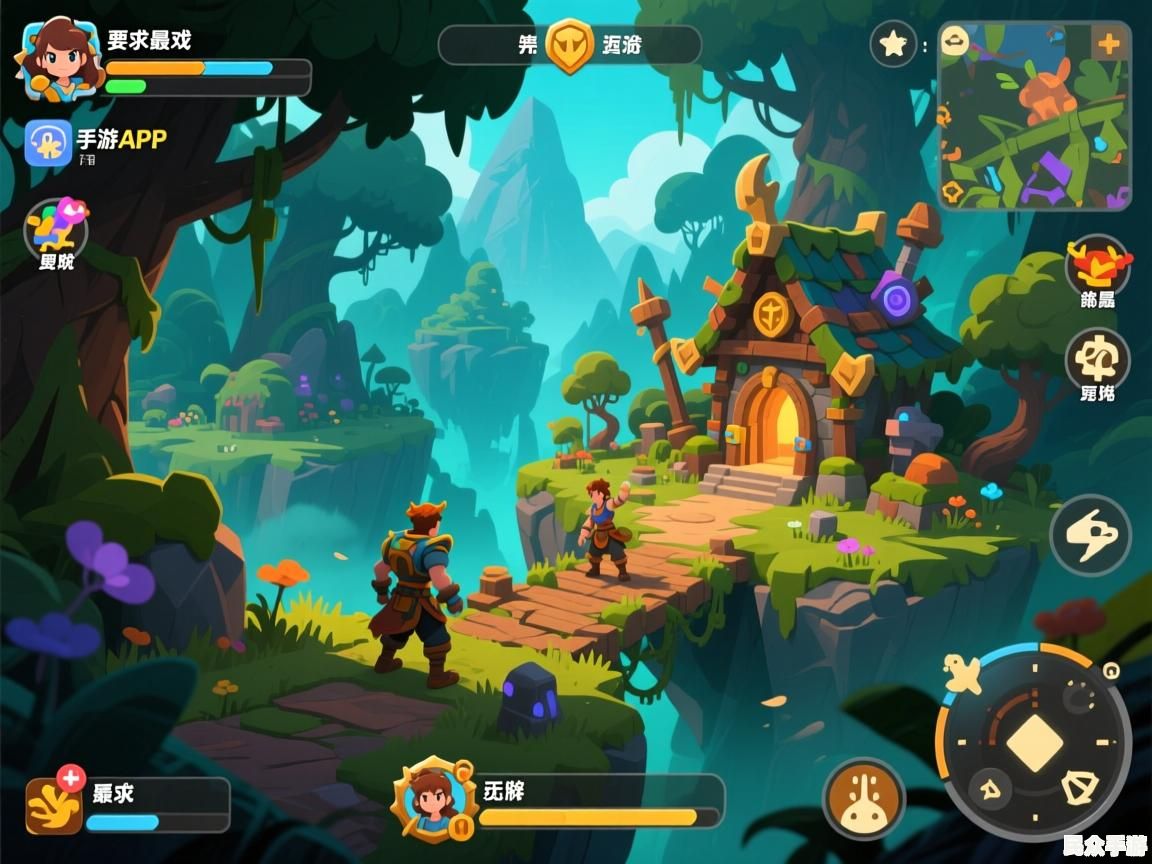Tap the gold shield emblem at top center
The image size is (1152, 864).
570,46
